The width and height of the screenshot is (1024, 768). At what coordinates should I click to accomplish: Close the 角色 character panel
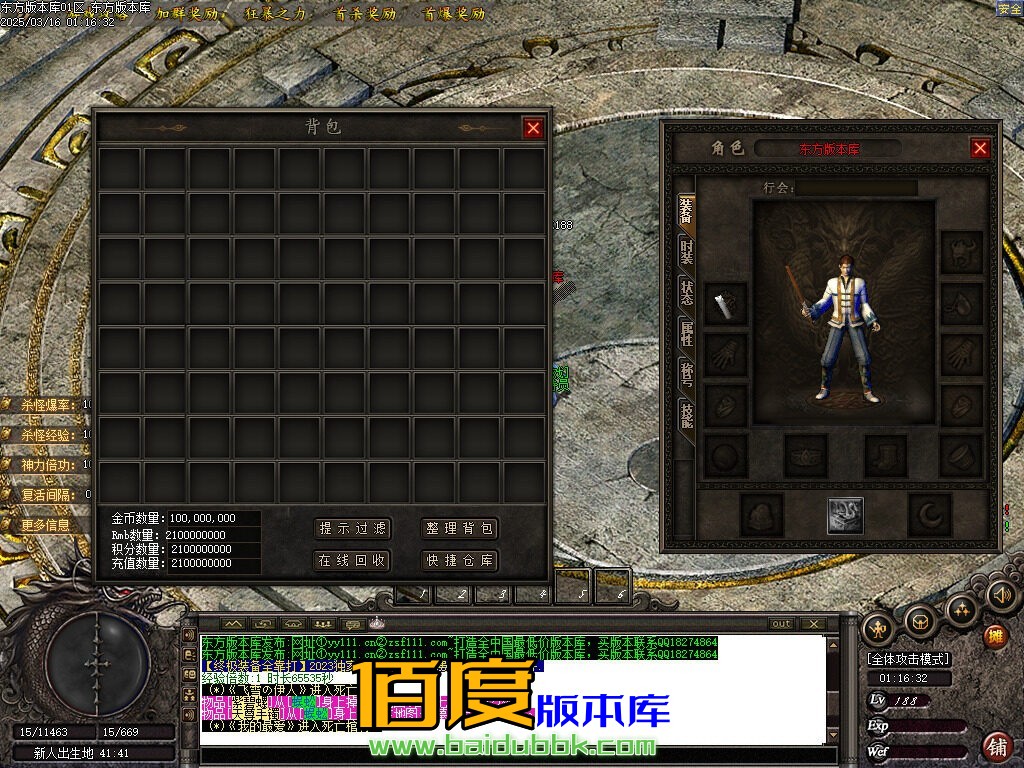[979, 148]
